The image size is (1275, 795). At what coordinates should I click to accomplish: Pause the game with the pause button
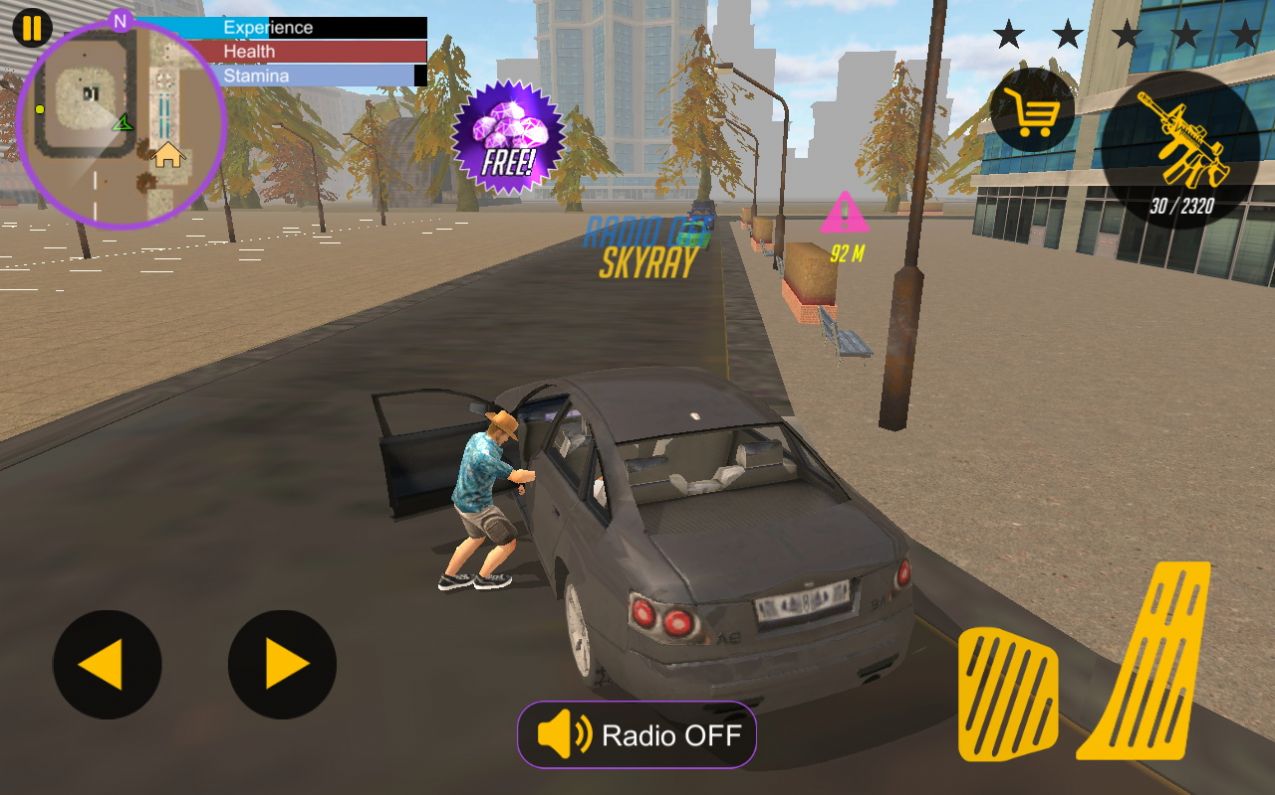click(x=32, y=27)
